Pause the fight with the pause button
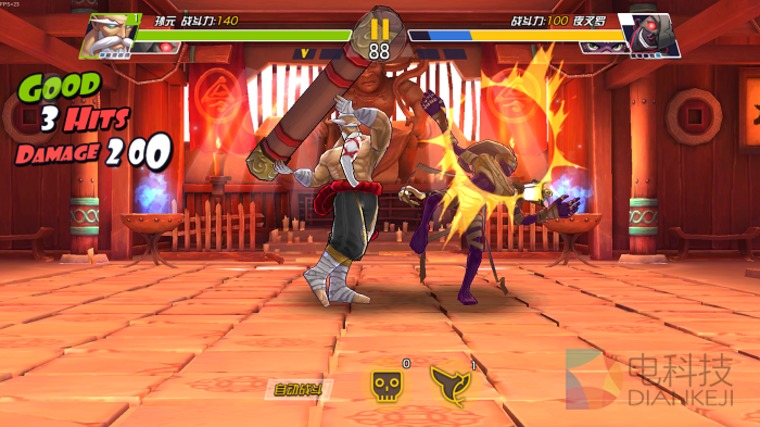 pos(380,28)
